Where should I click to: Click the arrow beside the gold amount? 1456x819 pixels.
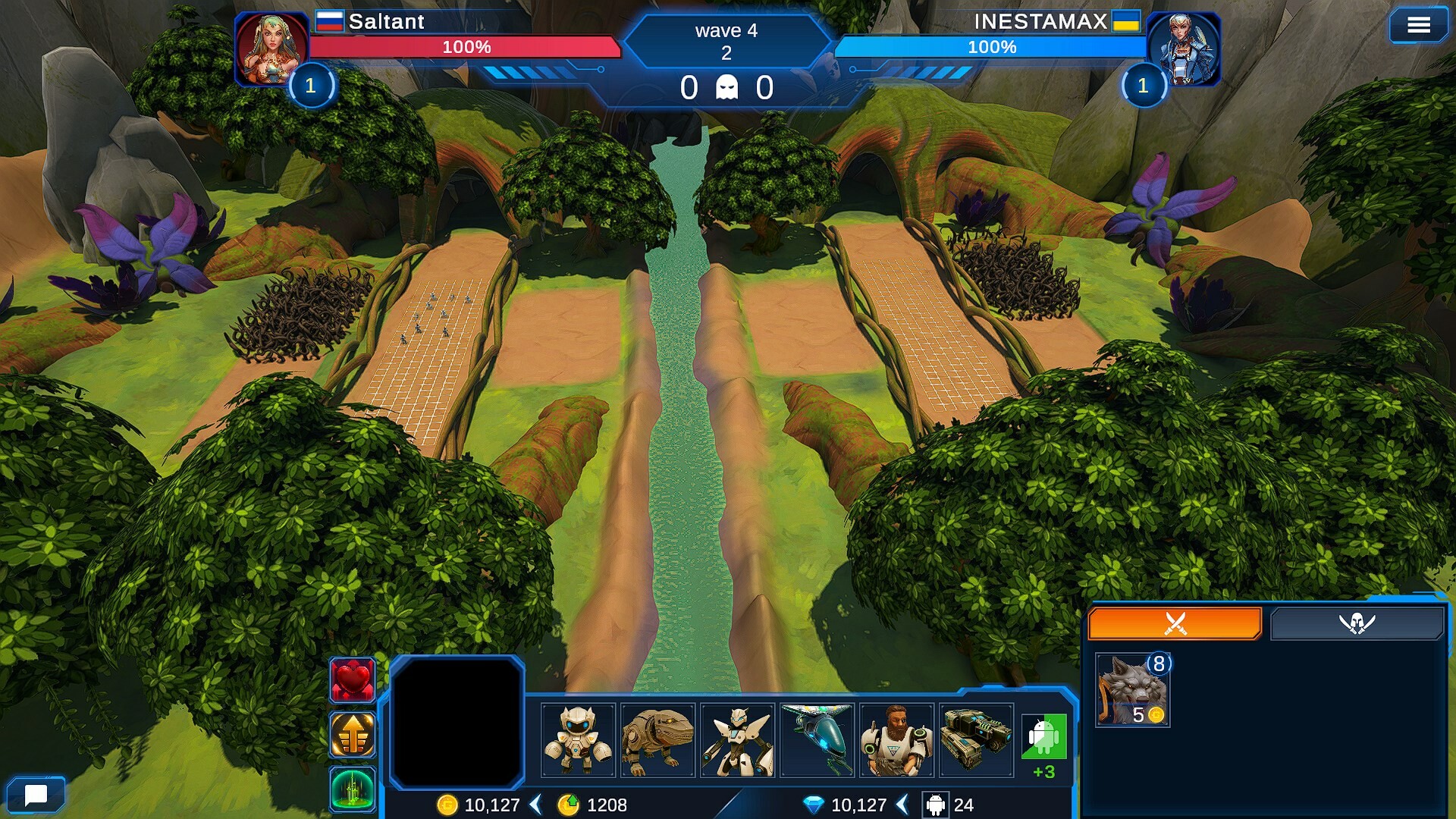535,805
